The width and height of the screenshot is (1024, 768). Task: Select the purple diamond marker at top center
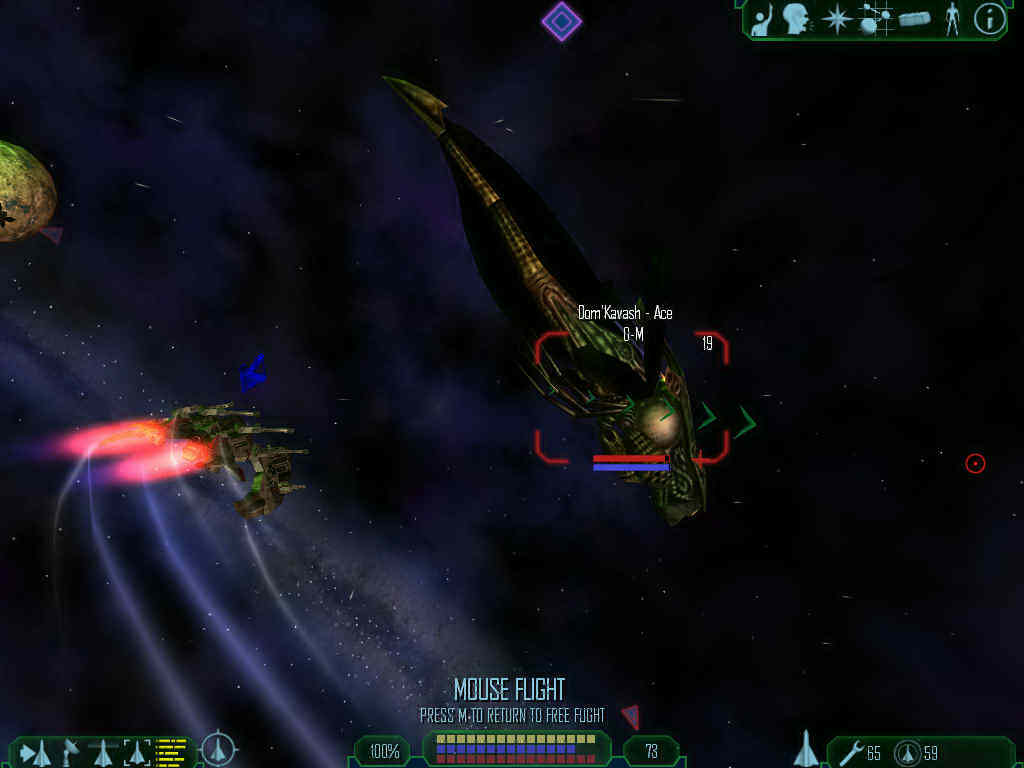click(x=561, y=21)
